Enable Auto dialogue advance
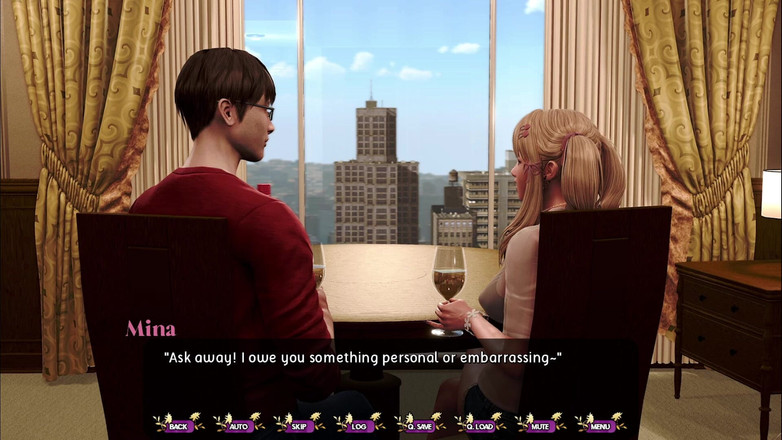The image size is (782, 440). point(239,425)
